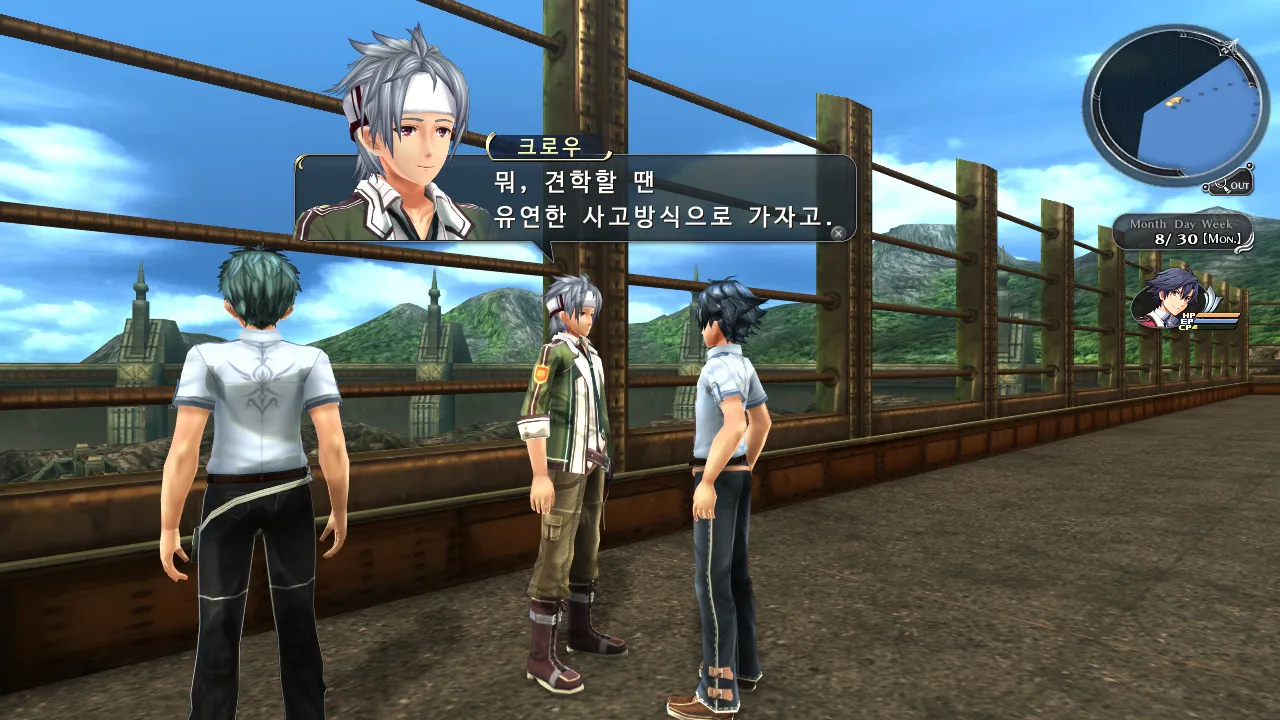Click the circular minimap

(x=1169, y=104)
